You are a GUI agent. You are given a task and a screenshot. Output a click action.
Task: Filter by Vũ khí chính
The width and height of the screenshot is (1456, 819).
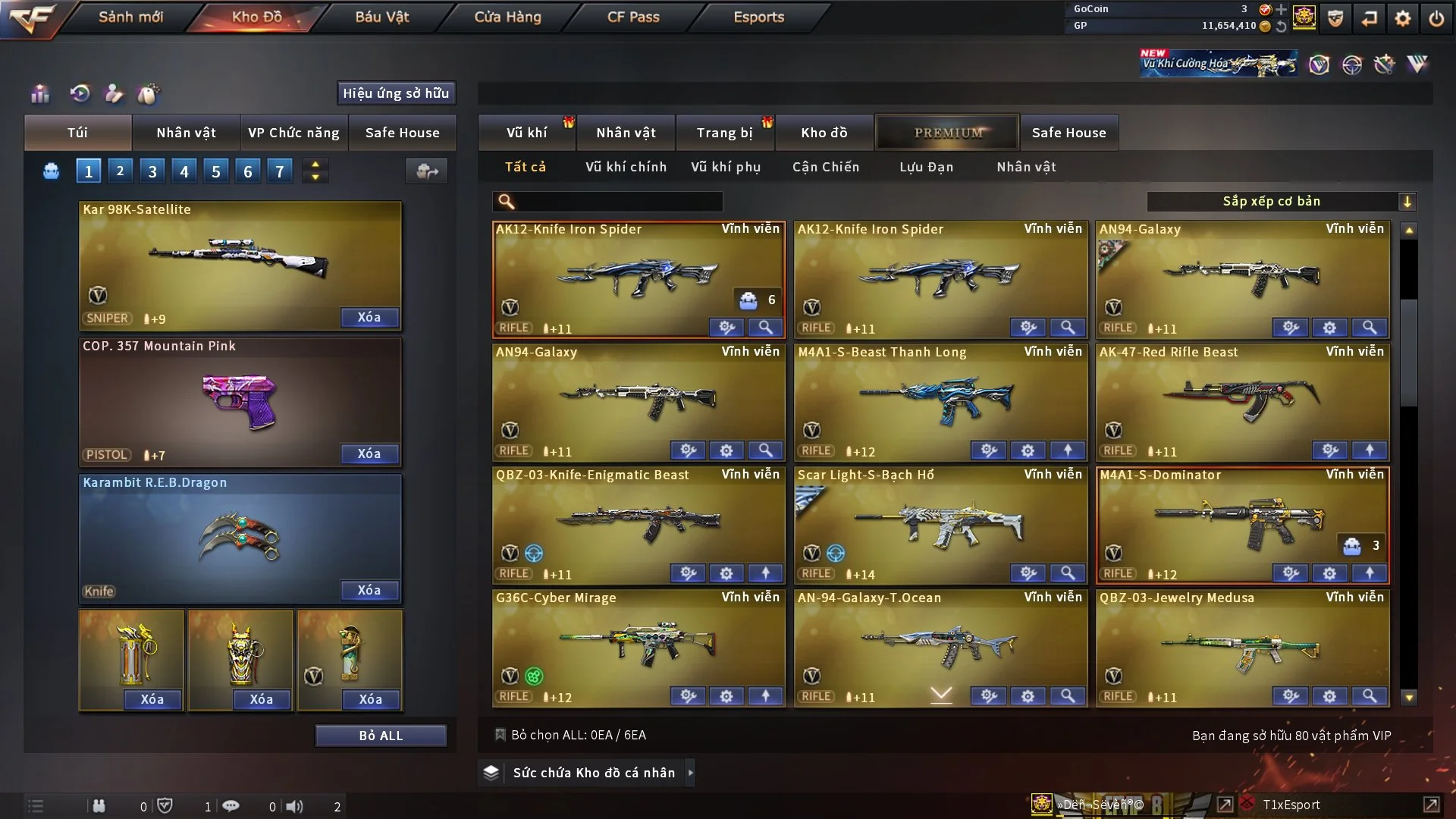626,167
